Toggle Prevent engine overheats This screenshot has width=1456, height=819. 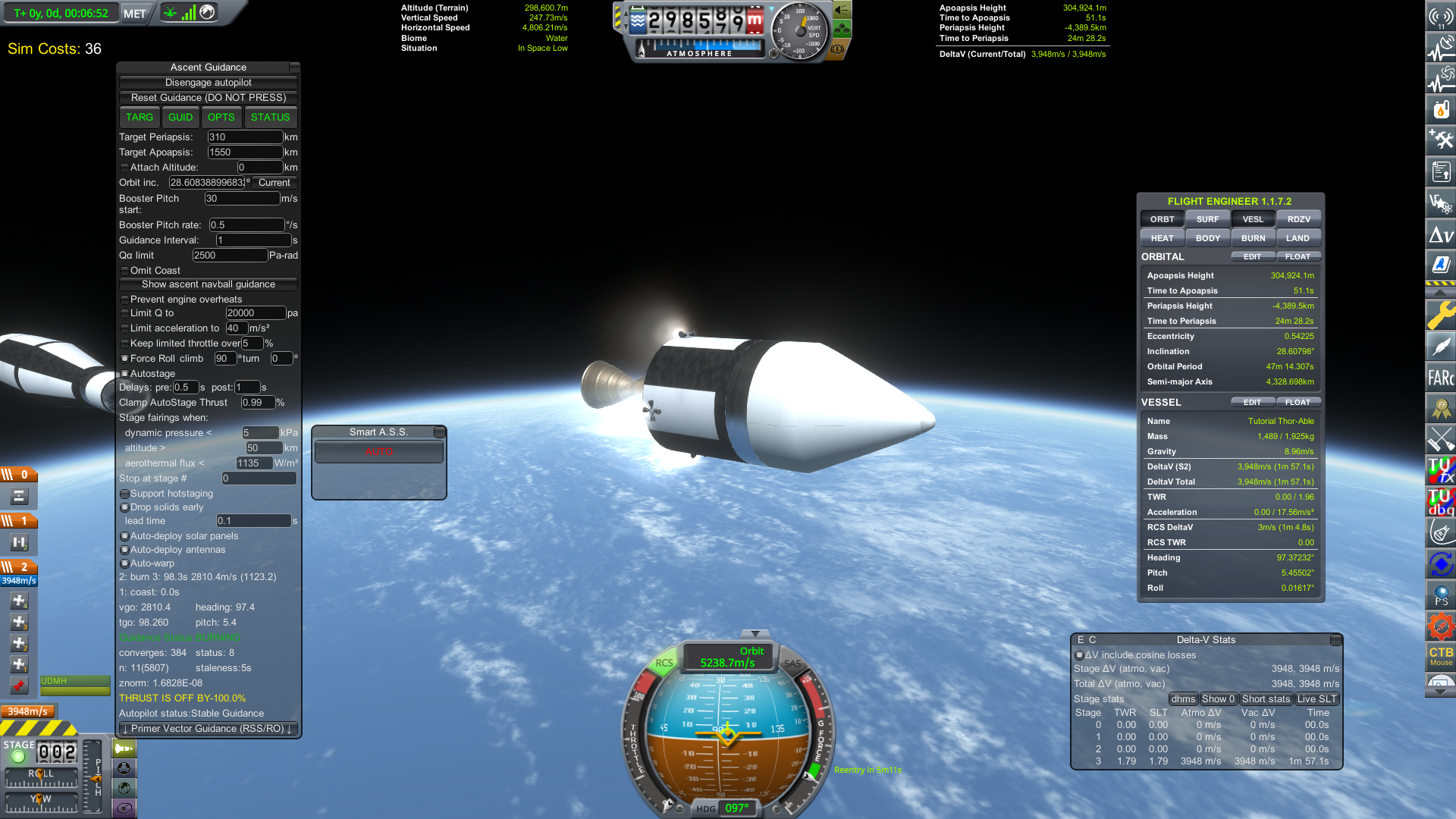(125, 300)
